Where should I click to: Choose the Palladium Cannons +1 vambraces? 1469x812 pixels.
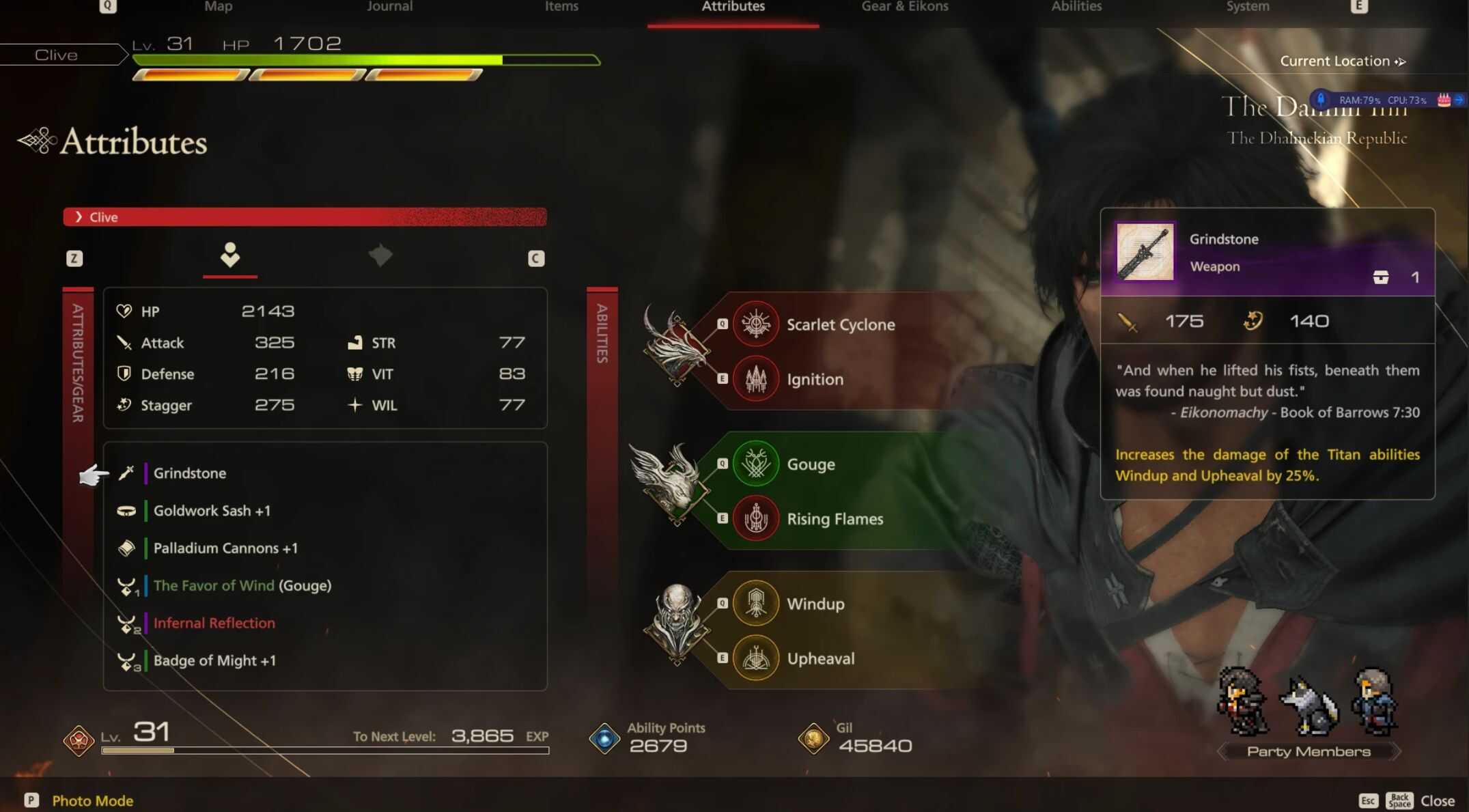coord(225,548)
